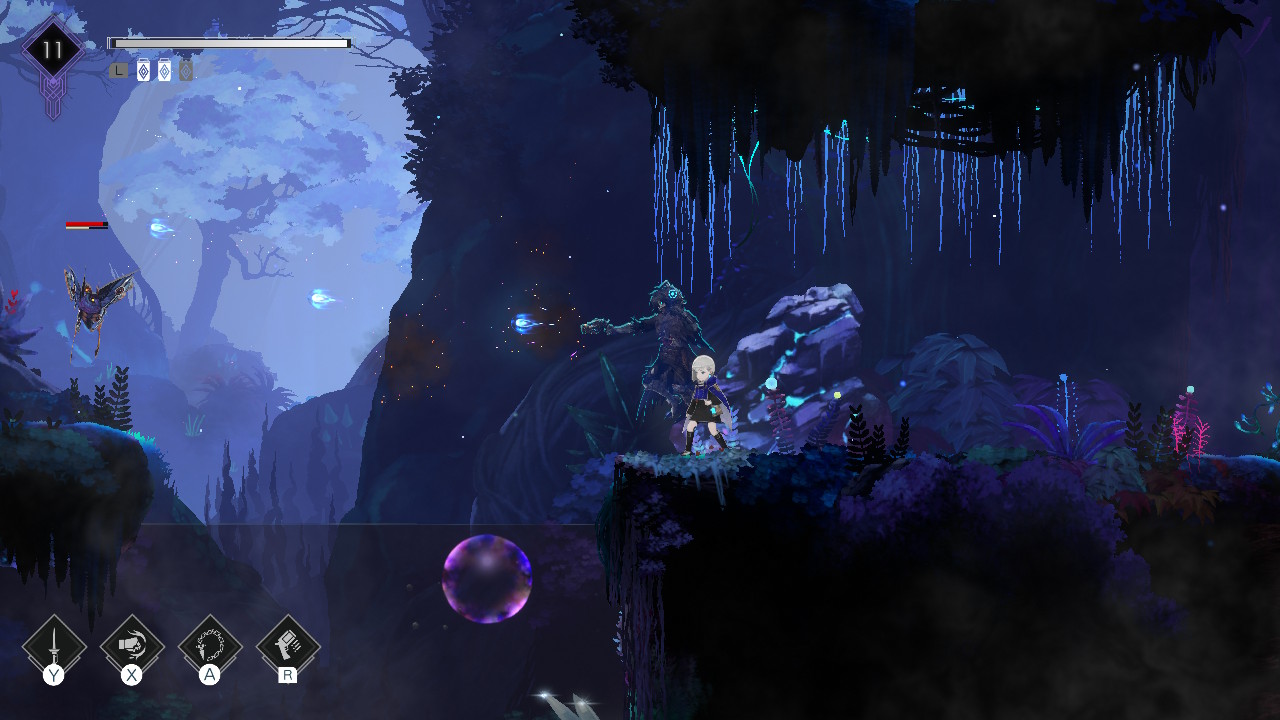Trigger the pistol spirit skill icon
The width and height of the screenshot is (1280, 720).
point(288,646)
